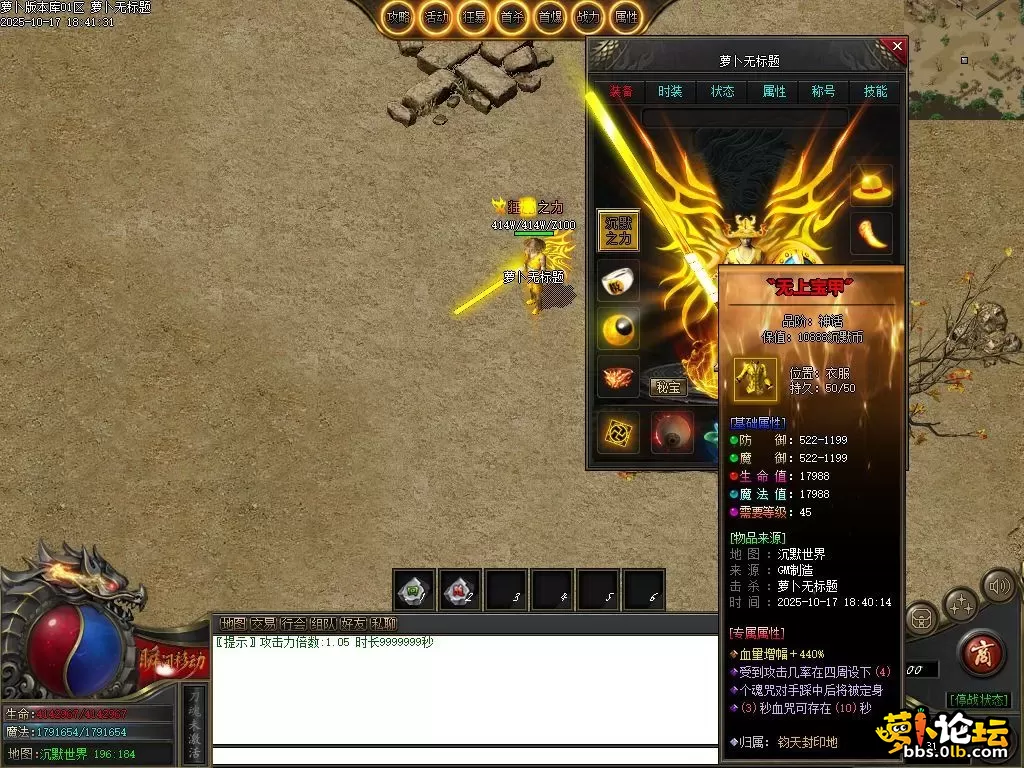This screenshot has height=768, width=1024.
Task: Close the character equipment panel
Action: click(896, 46)
